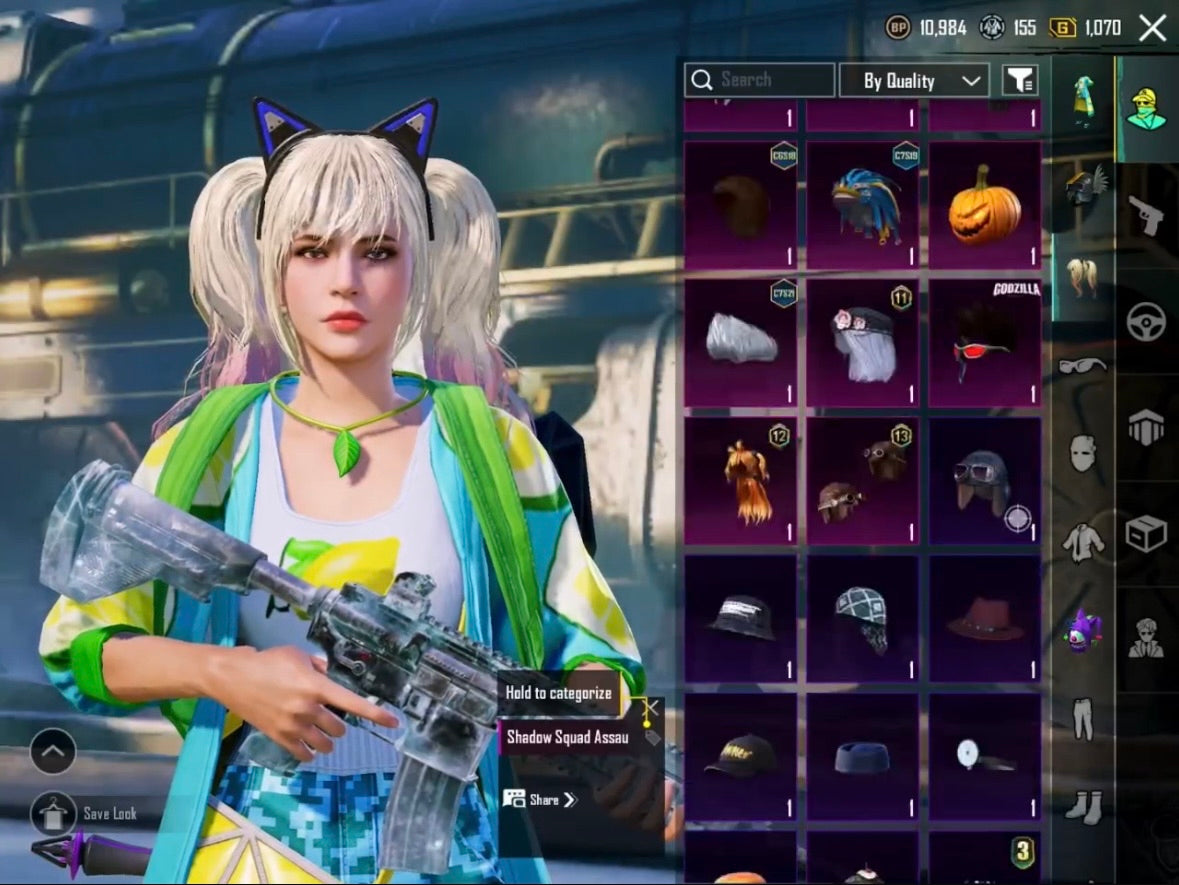Select the jack-o'-lantern pumpkin headgear
This screenshot has height=885, width=1179.
[x=985, y=205]
